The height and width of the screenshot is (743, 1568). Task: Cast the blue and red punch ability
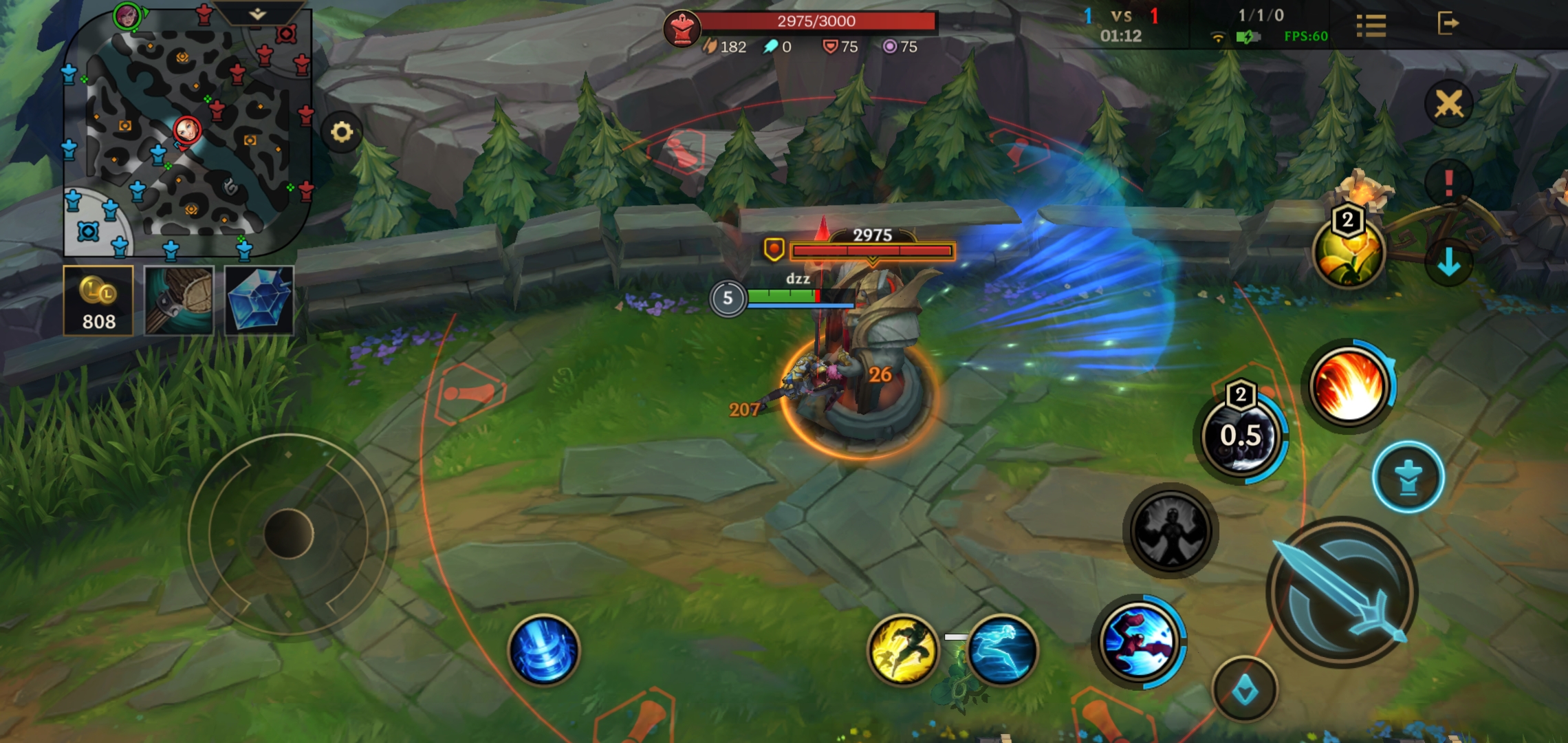1139,641
